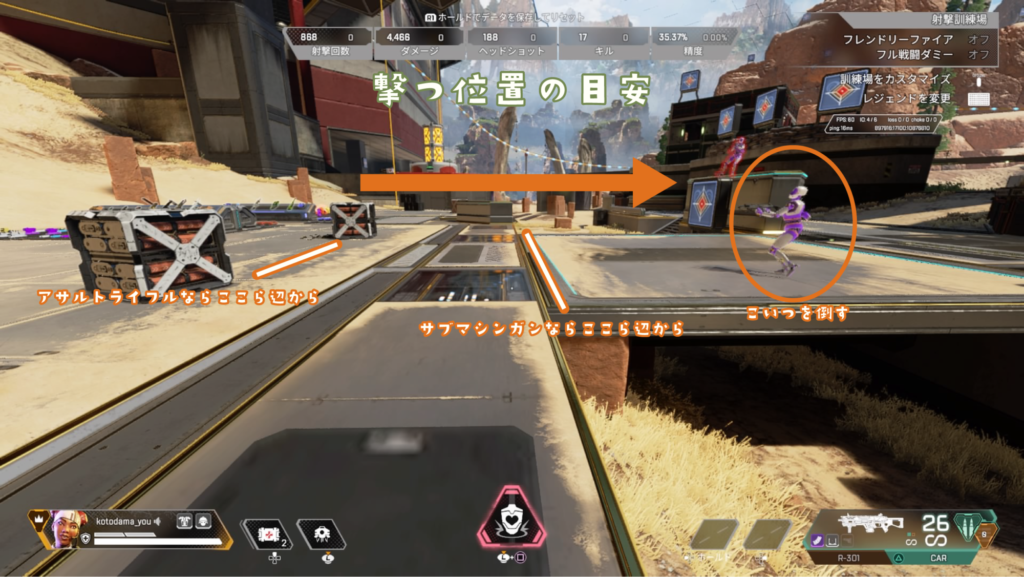Screen dimensions: 1024x577
Task: Click the speaker icon beside kotodama_you
Action: pos(160,522)
